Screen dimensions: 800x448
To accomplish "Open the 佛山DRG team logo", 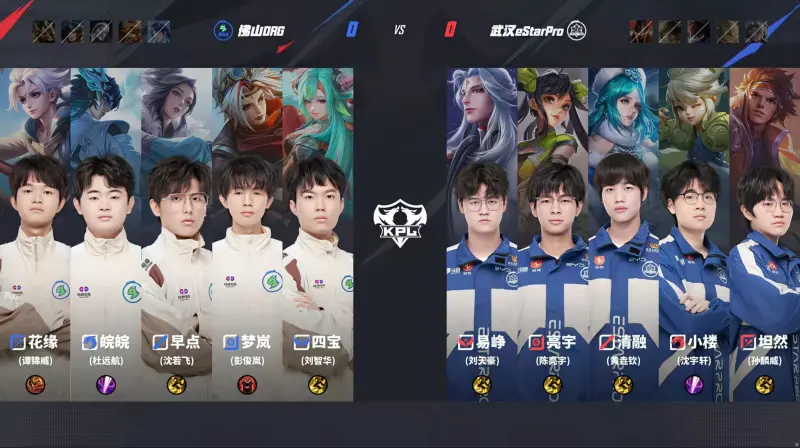I will (x=222, y=30).
